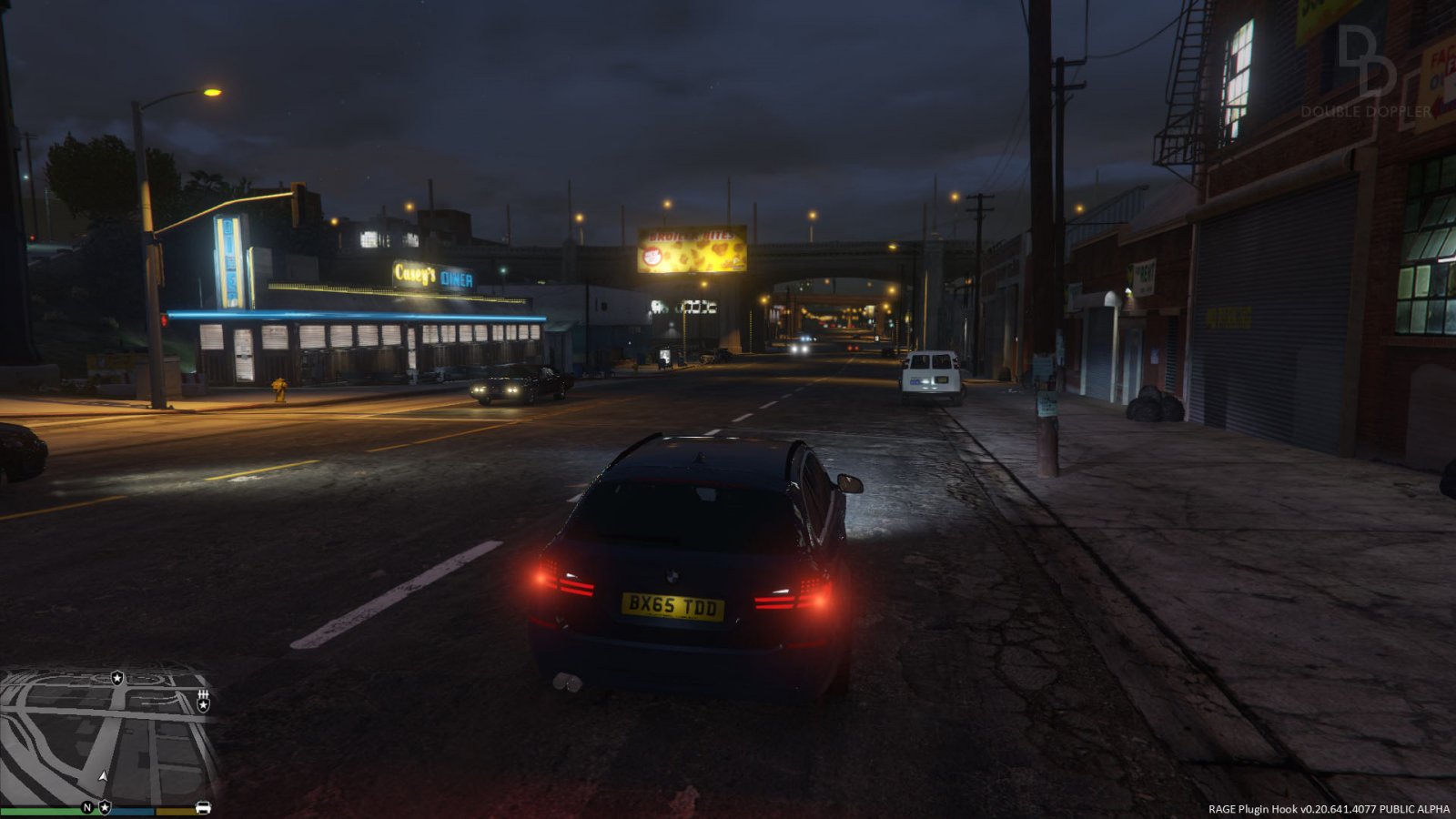Pick the police badge blip on the roundabout
Screen dimensions: 1456x819
click(116, 678)
